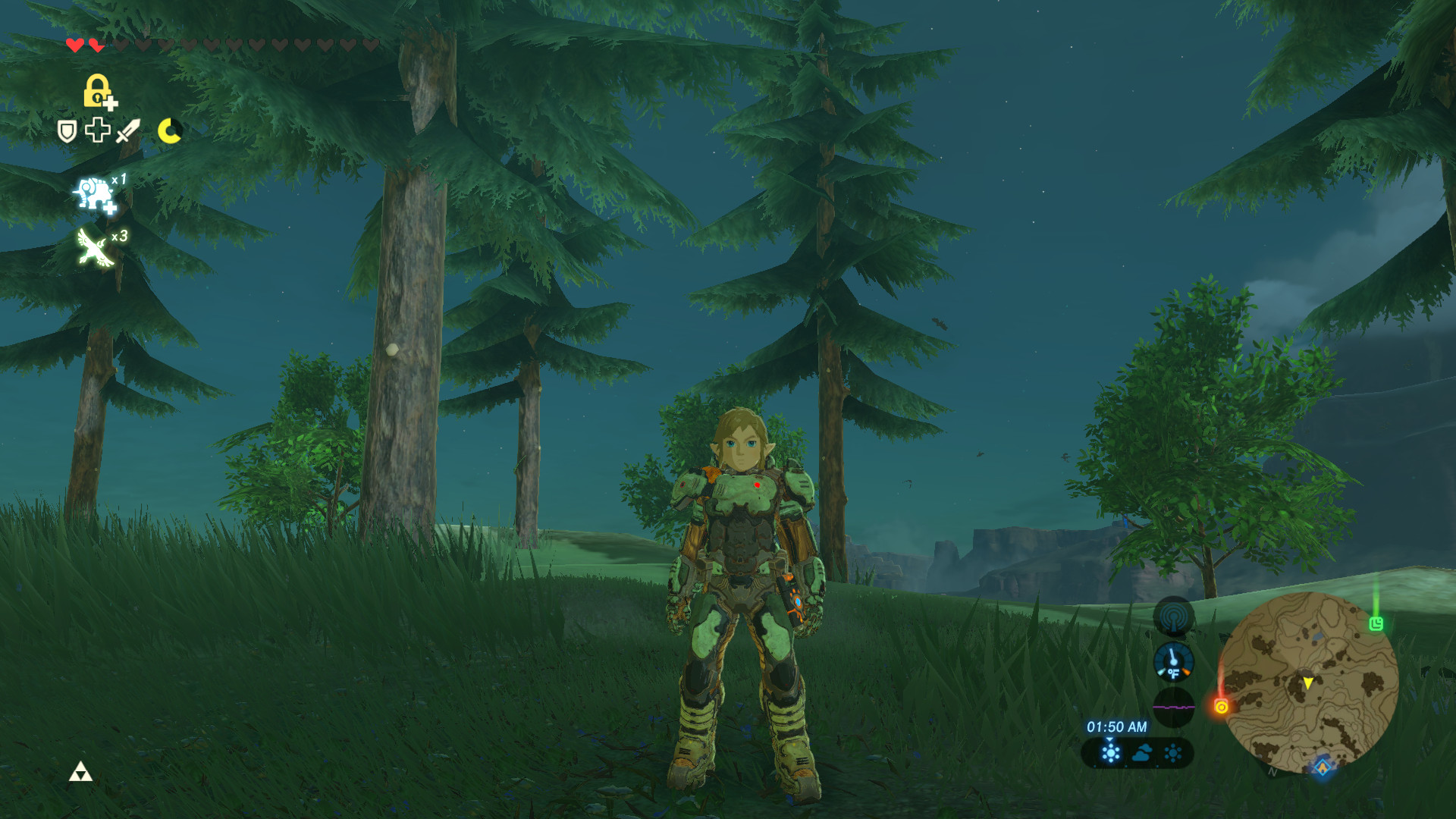Expand the x3 counter beside the bird icon
1456x819 pixels.
pyautogui.click(x=119, y=235)
